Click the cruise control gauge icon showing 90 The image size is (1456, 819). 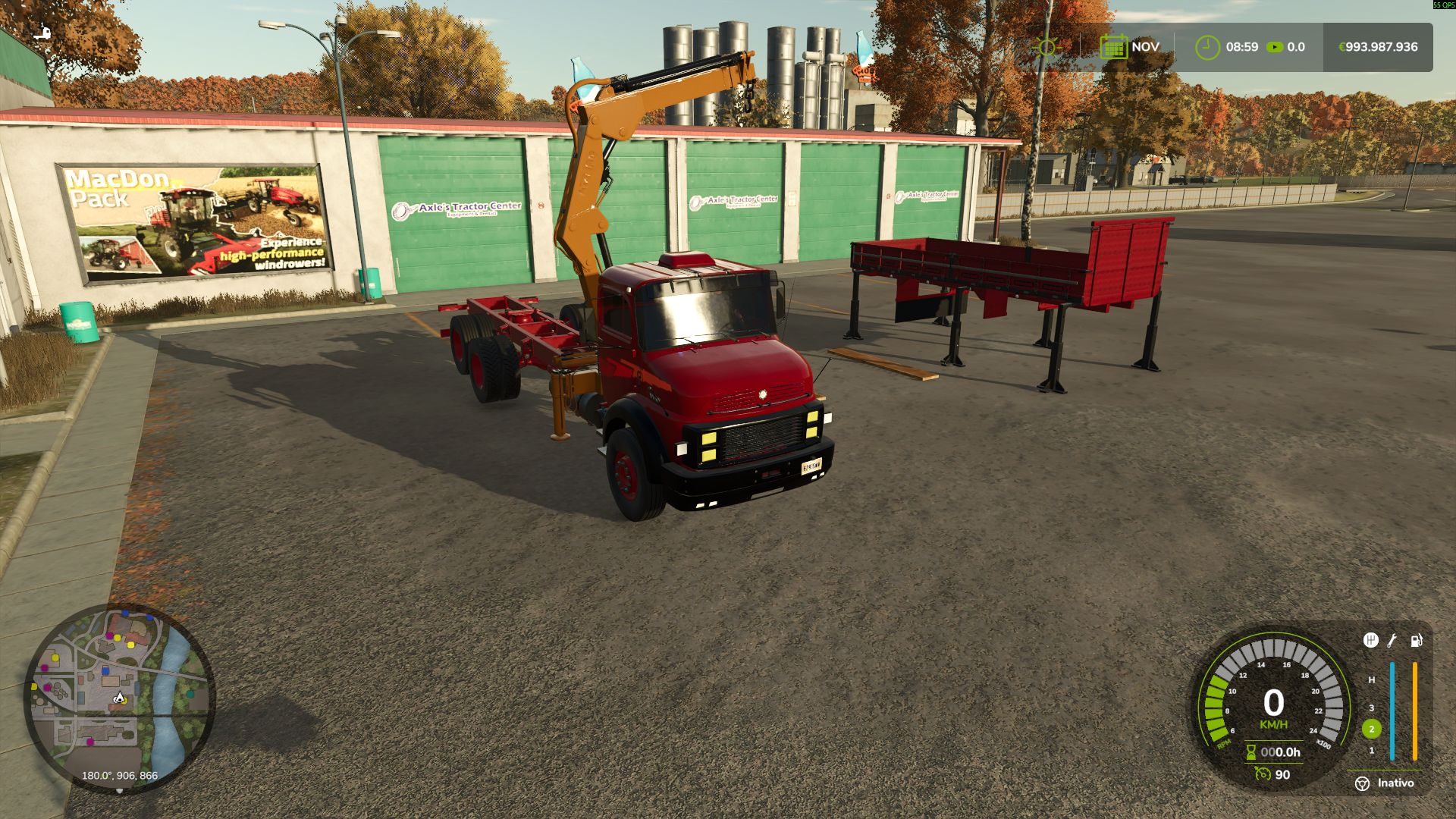point(1262,774)
